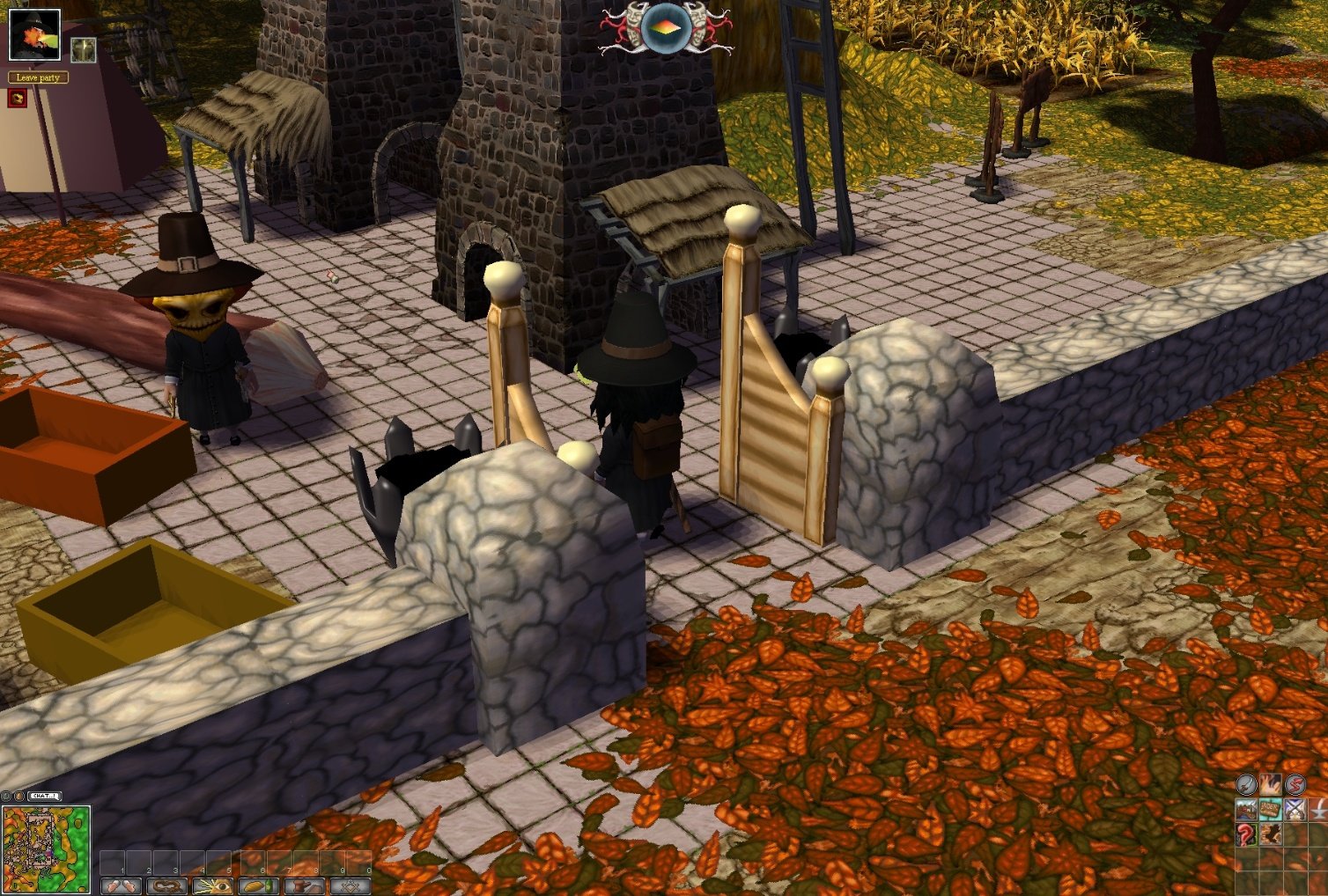This screenshot has width=1328, height=896.
Task: Select the circular dagger skill icon
Action: click(1246, 784)
